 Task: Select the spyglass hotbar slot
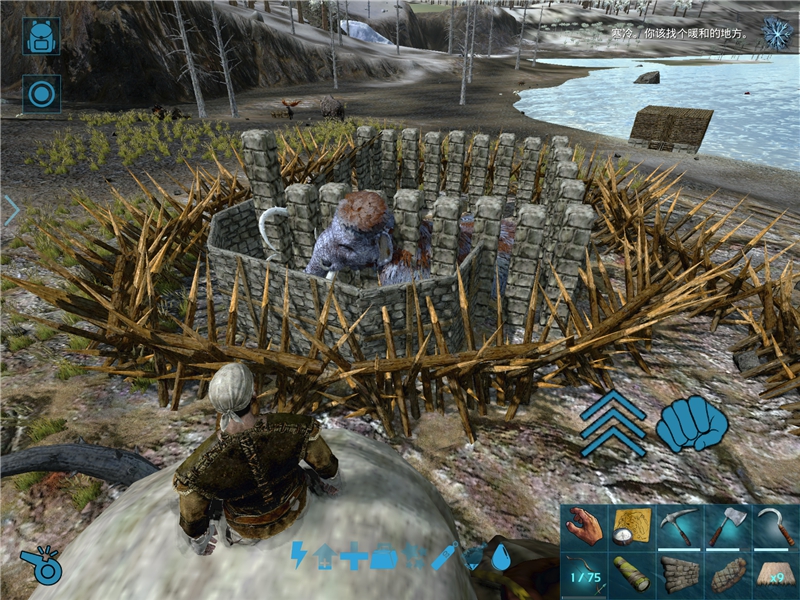tap(632, 575)
